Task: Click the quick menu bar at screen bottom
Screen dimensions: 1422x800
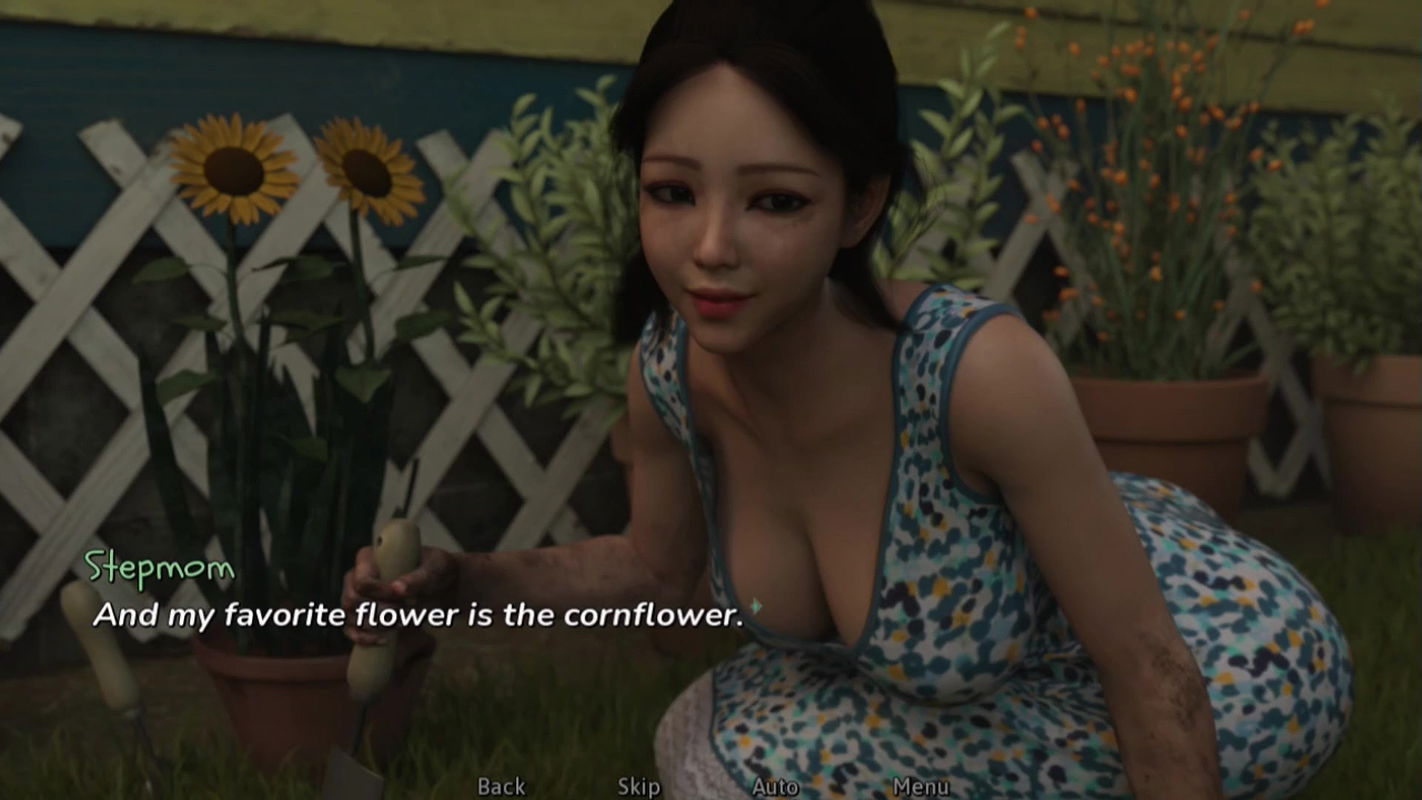Action: (x=711, y=788)
